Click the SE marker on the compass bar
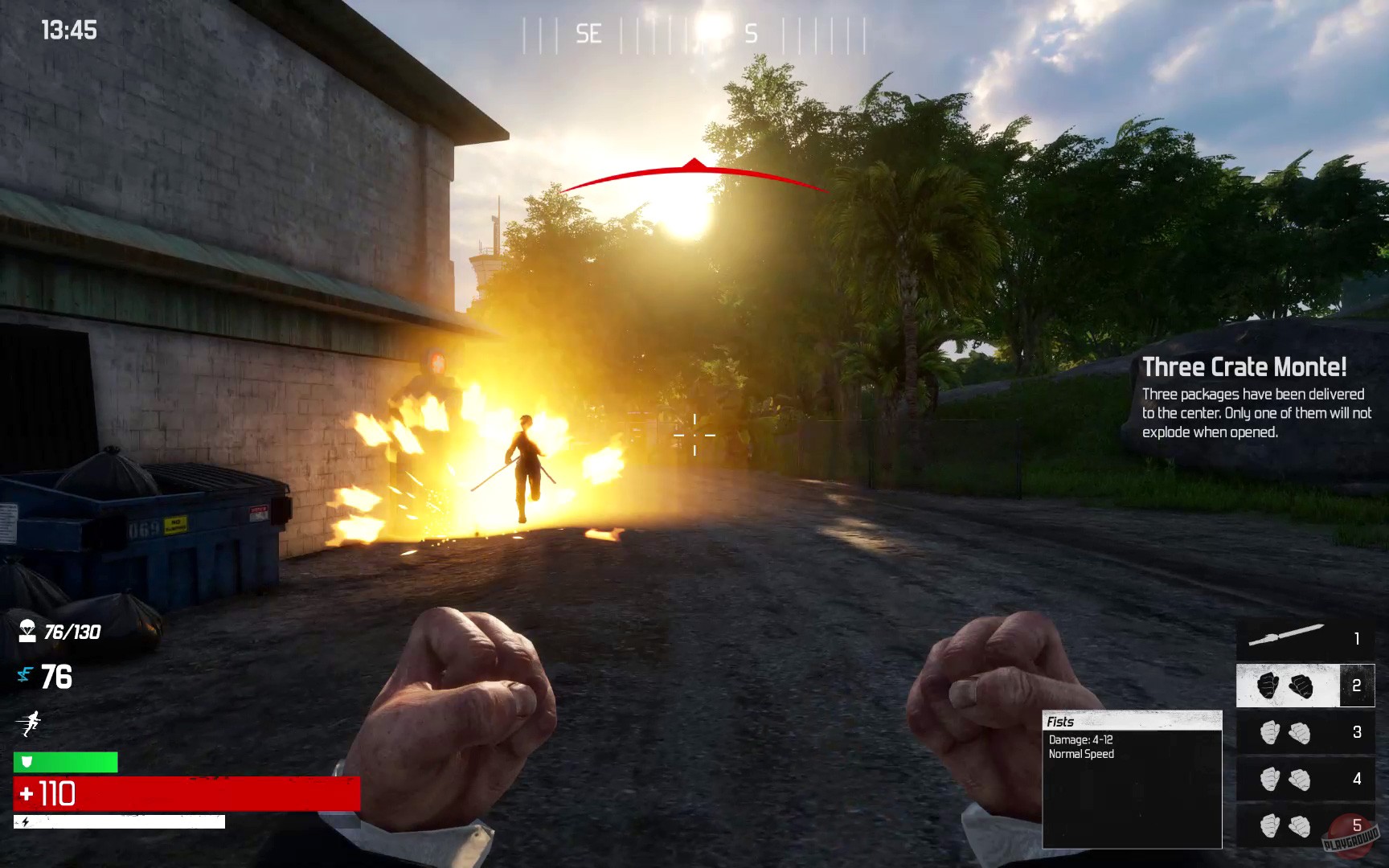 (588, 34)
